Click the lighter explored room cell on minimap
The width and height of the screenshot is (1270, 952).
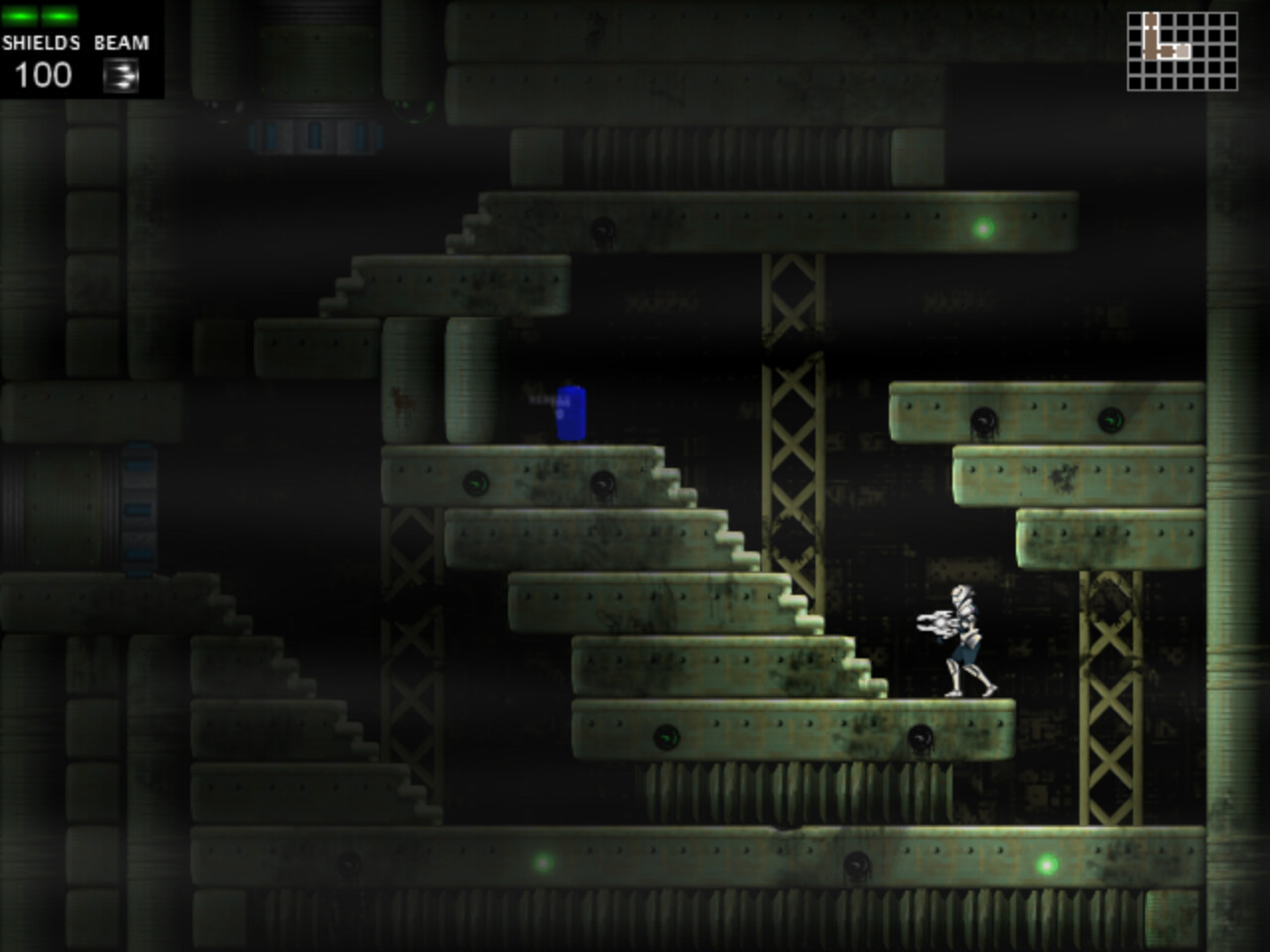point(1182,52)
